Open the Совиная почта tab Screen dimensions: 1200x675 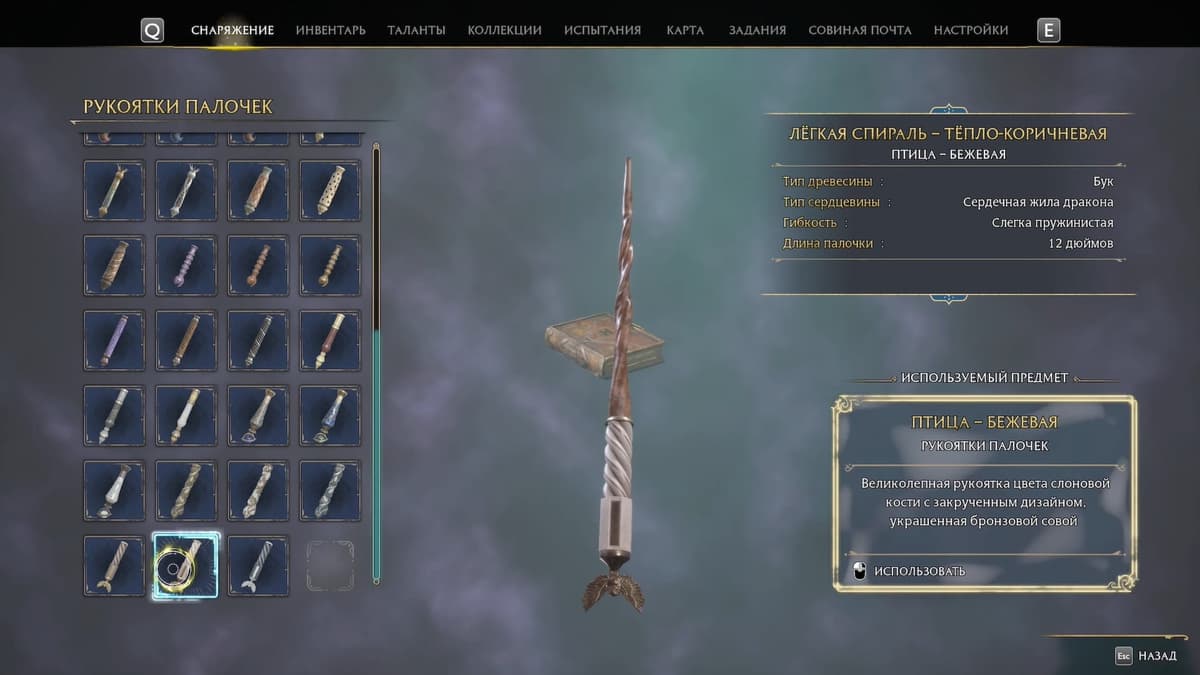tap(859, 30)
